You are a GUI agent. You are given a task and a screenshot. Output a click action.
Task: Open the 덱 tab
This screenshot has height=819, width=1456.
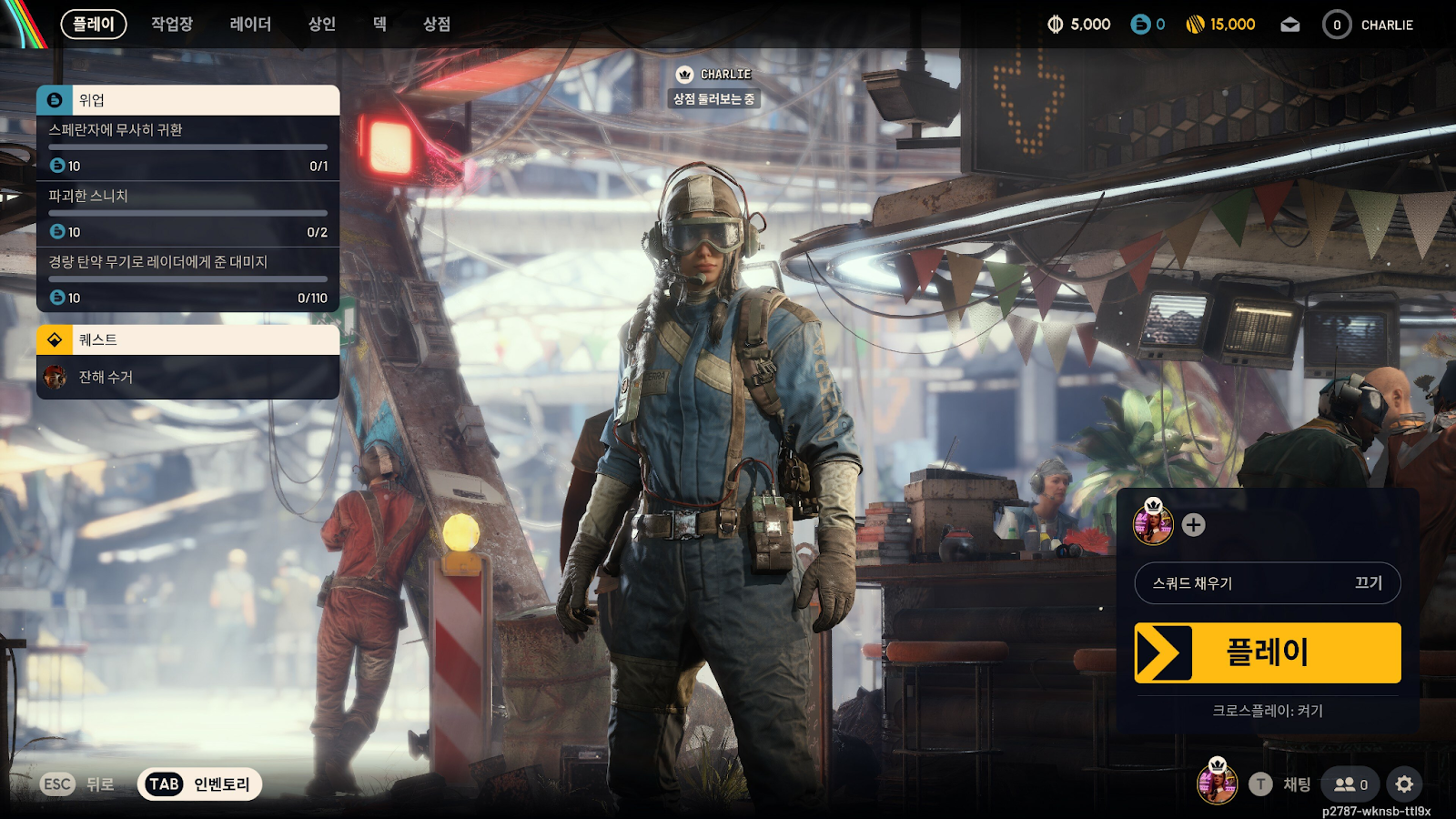[x=379, y=25]
